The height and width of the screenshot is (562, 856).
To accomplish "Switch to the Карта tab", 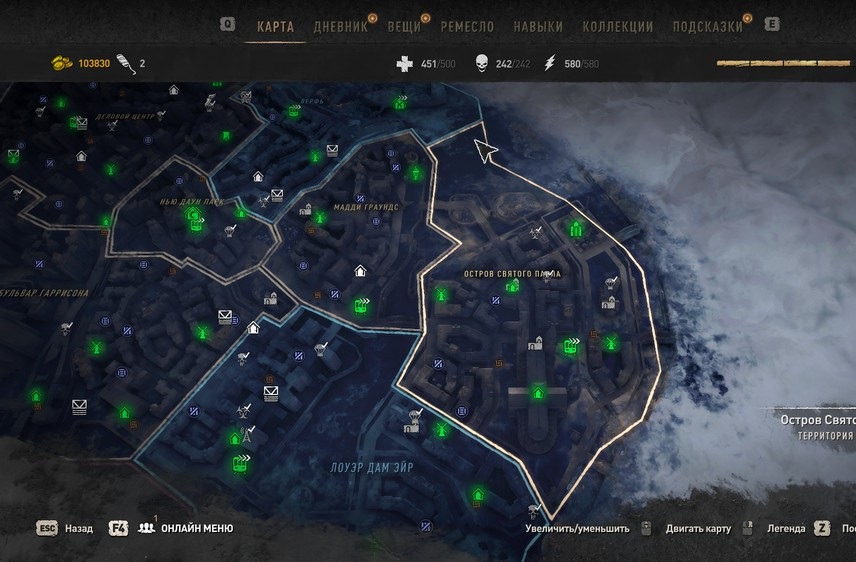I will (275, 27).
